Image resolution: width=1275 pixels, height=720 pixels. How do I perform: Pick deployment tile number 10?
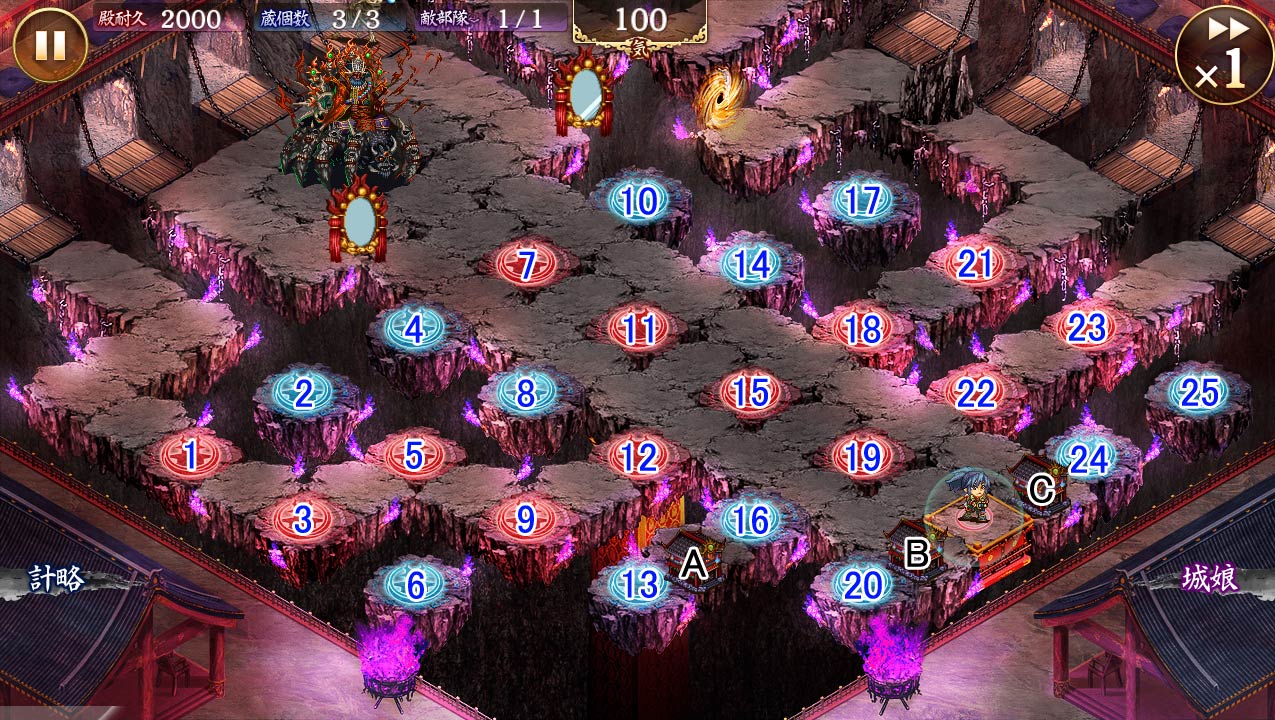coord(638,202)
